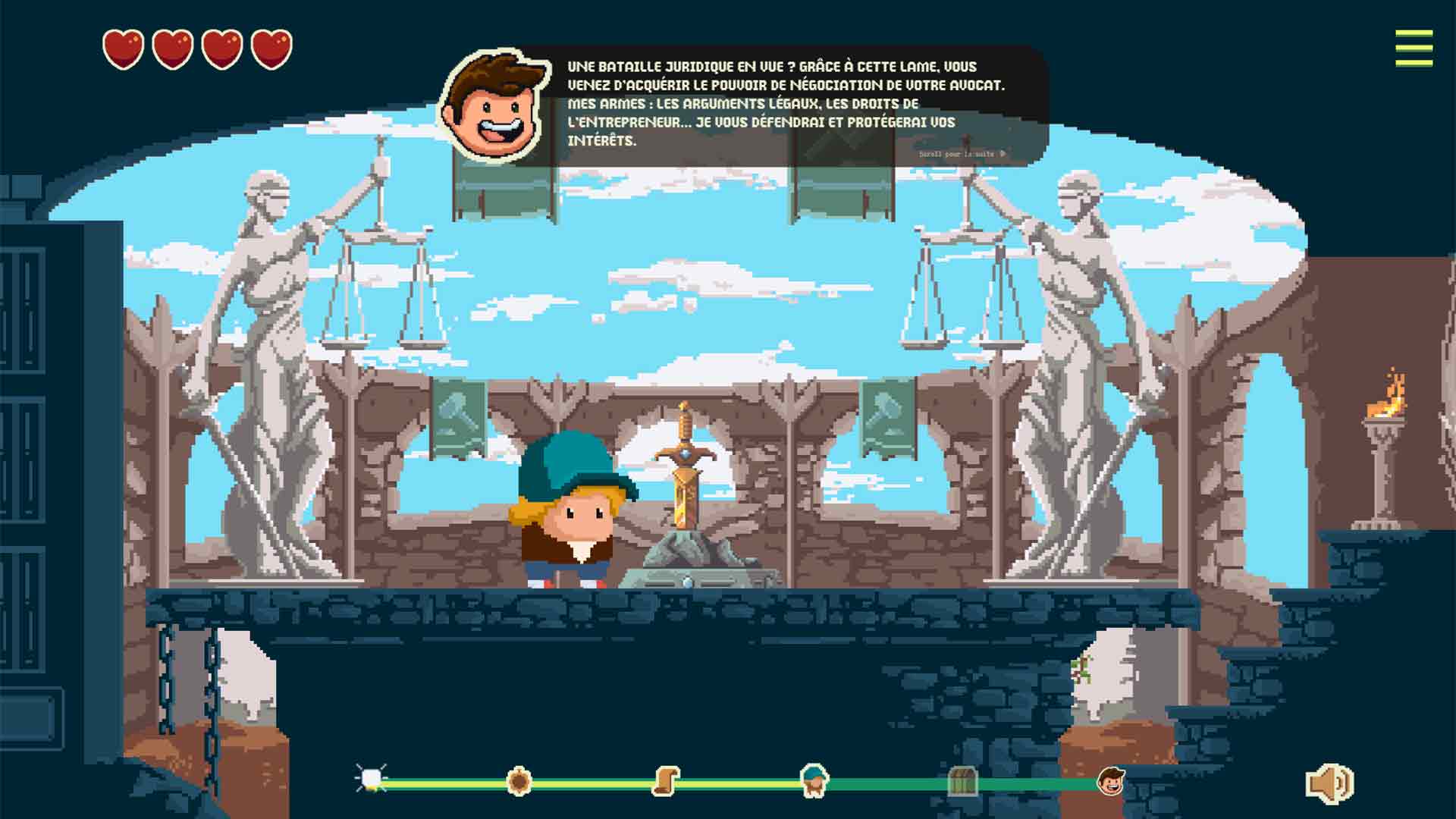The width and height of the screenshot is (1456, 819).
Task: Select the sunflower progress marker
Action: coord(519,780)
